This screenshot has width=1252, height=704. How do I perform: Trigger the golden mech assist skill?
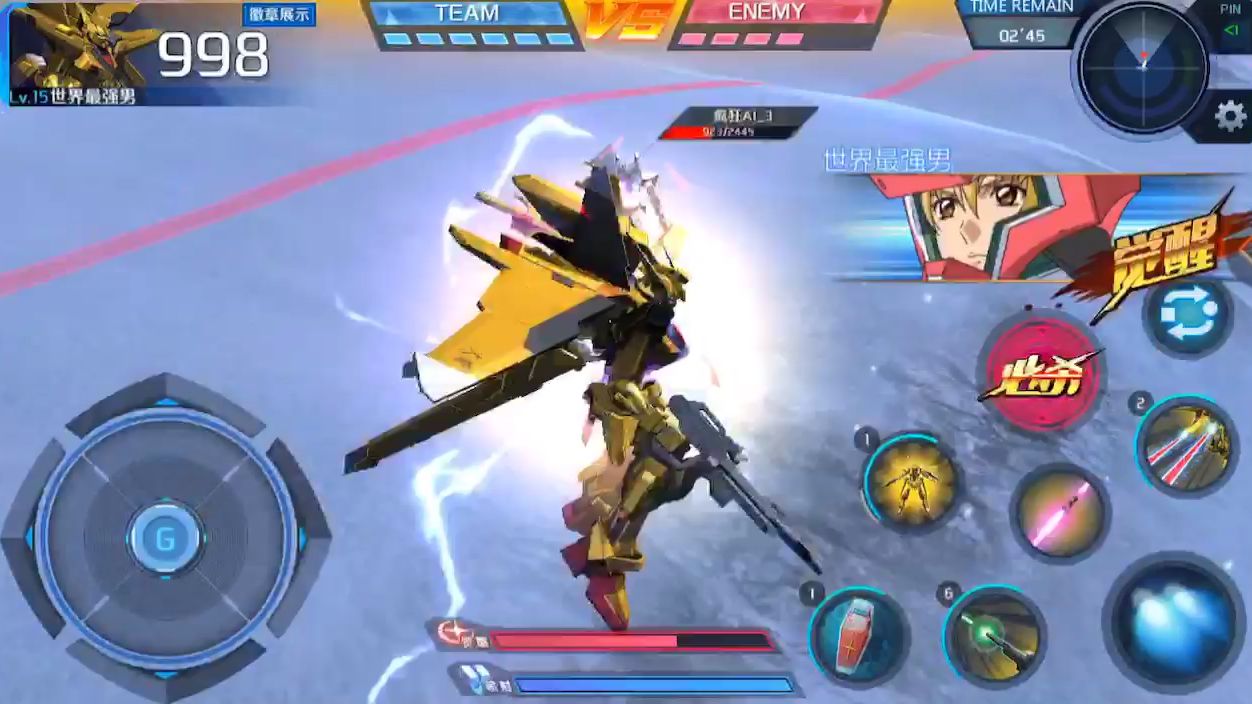pyautogui.click(x=910, y=483)
